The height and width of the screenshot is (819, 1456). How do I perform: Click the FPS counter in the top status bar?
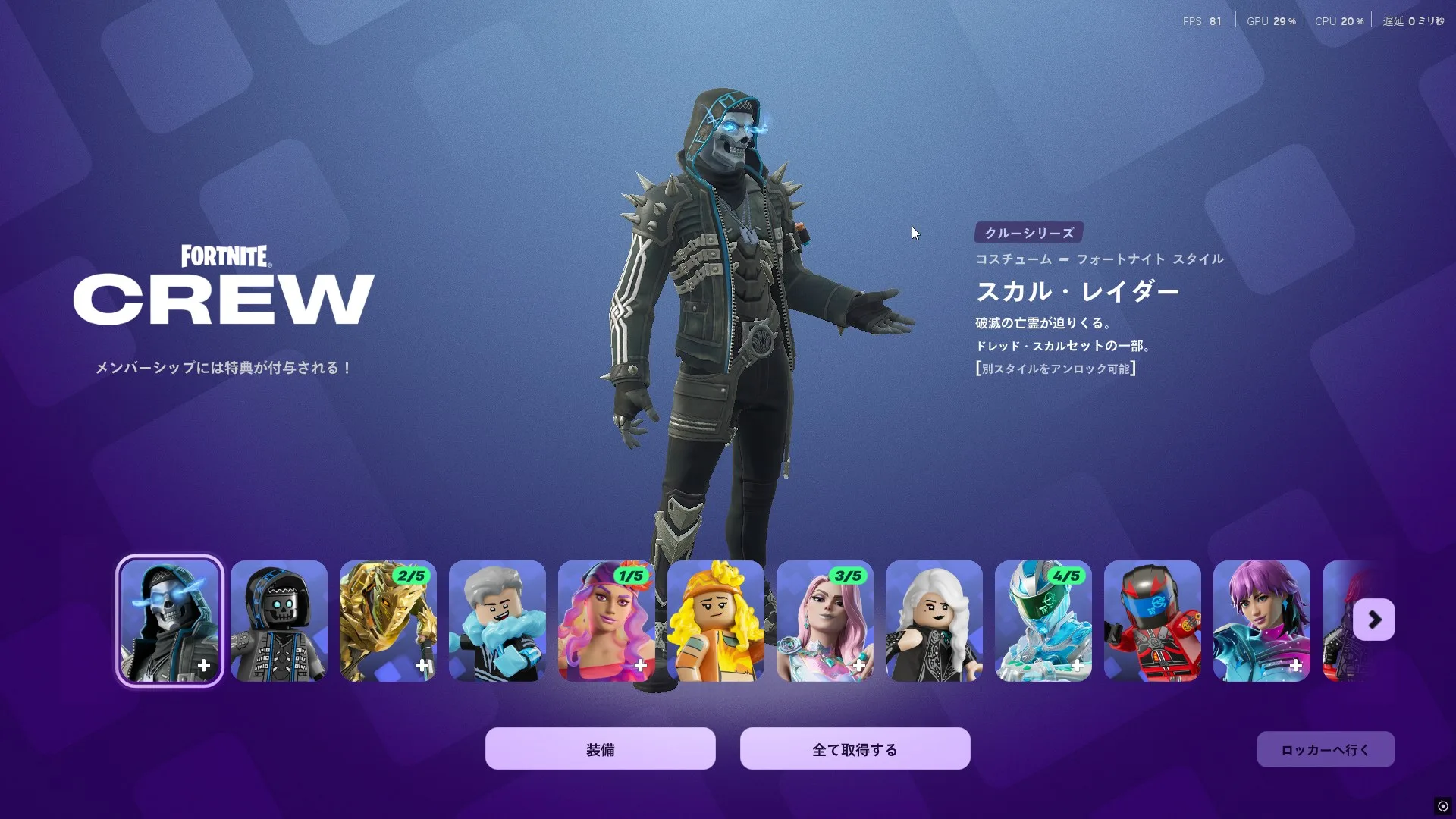1201,20
